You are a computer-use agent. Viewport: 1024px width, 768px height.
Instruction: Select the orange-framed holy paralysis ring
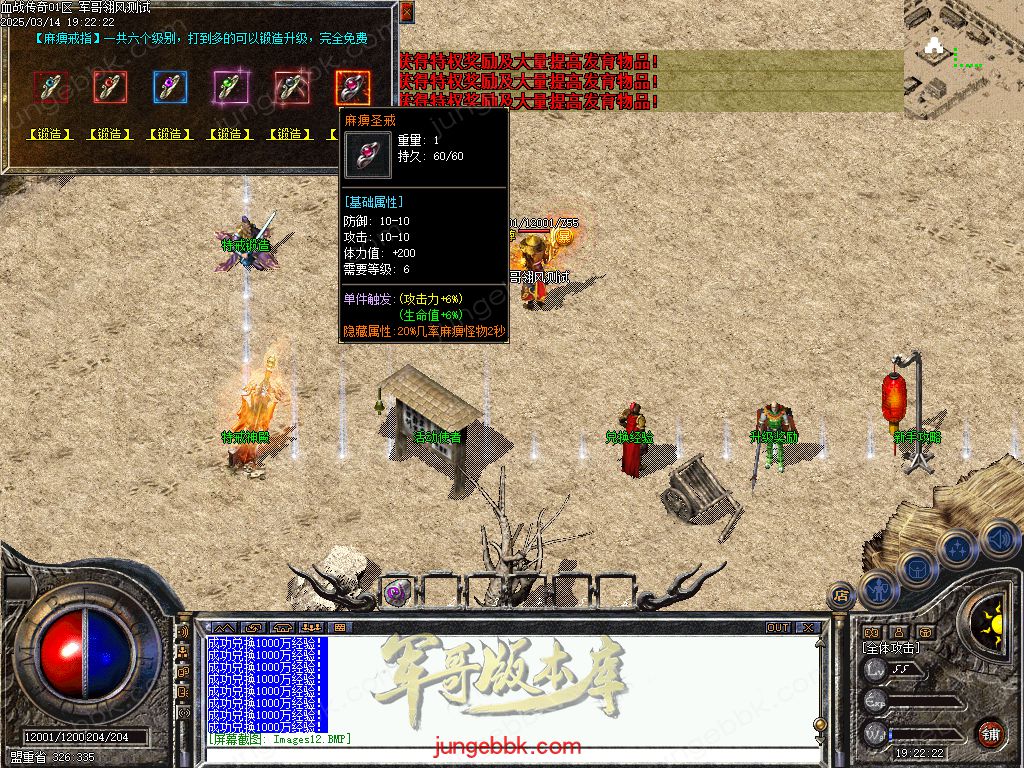point(351,87)
